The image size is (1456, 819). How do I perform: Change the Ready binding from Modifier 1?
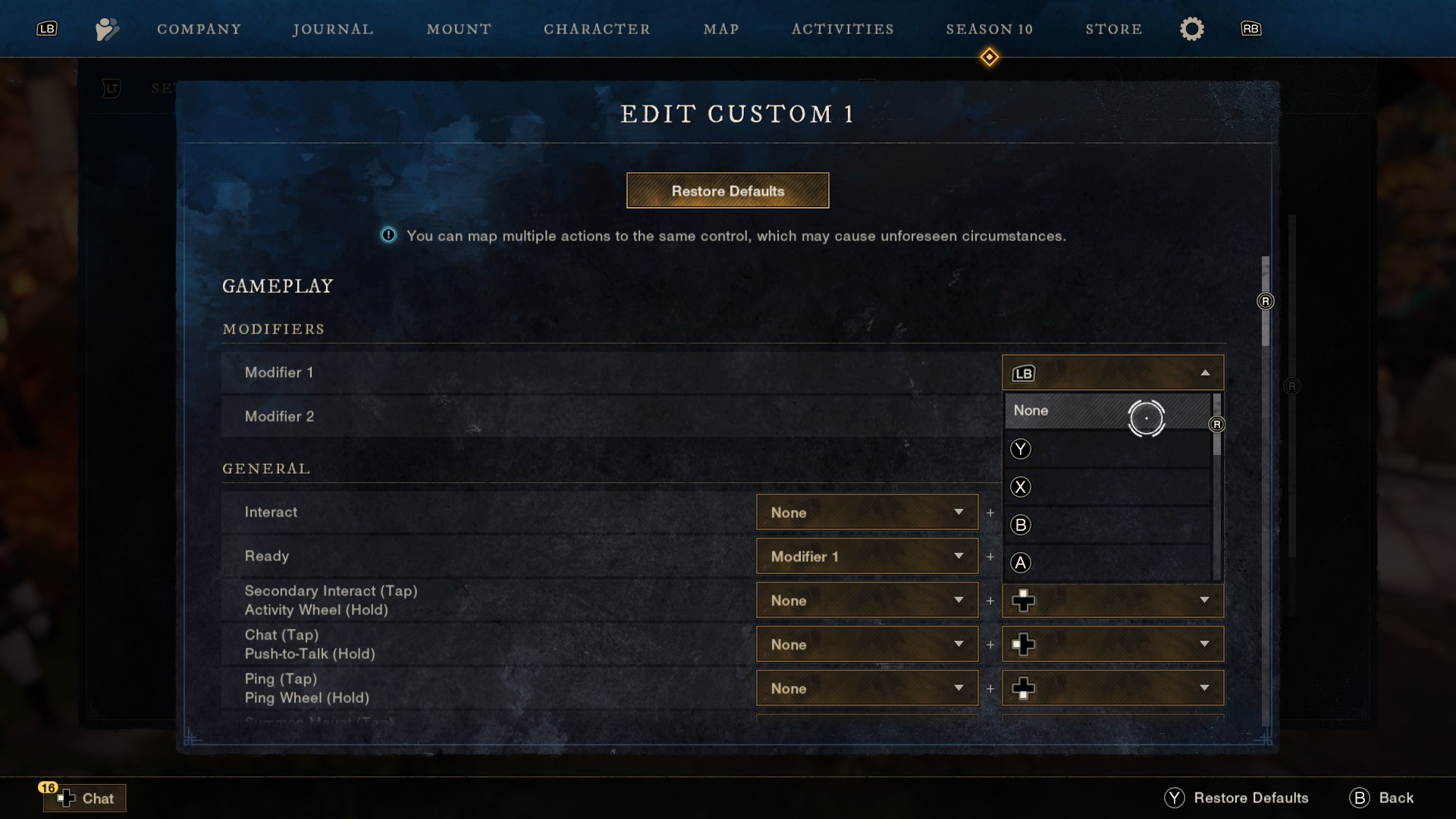[866, 556]
